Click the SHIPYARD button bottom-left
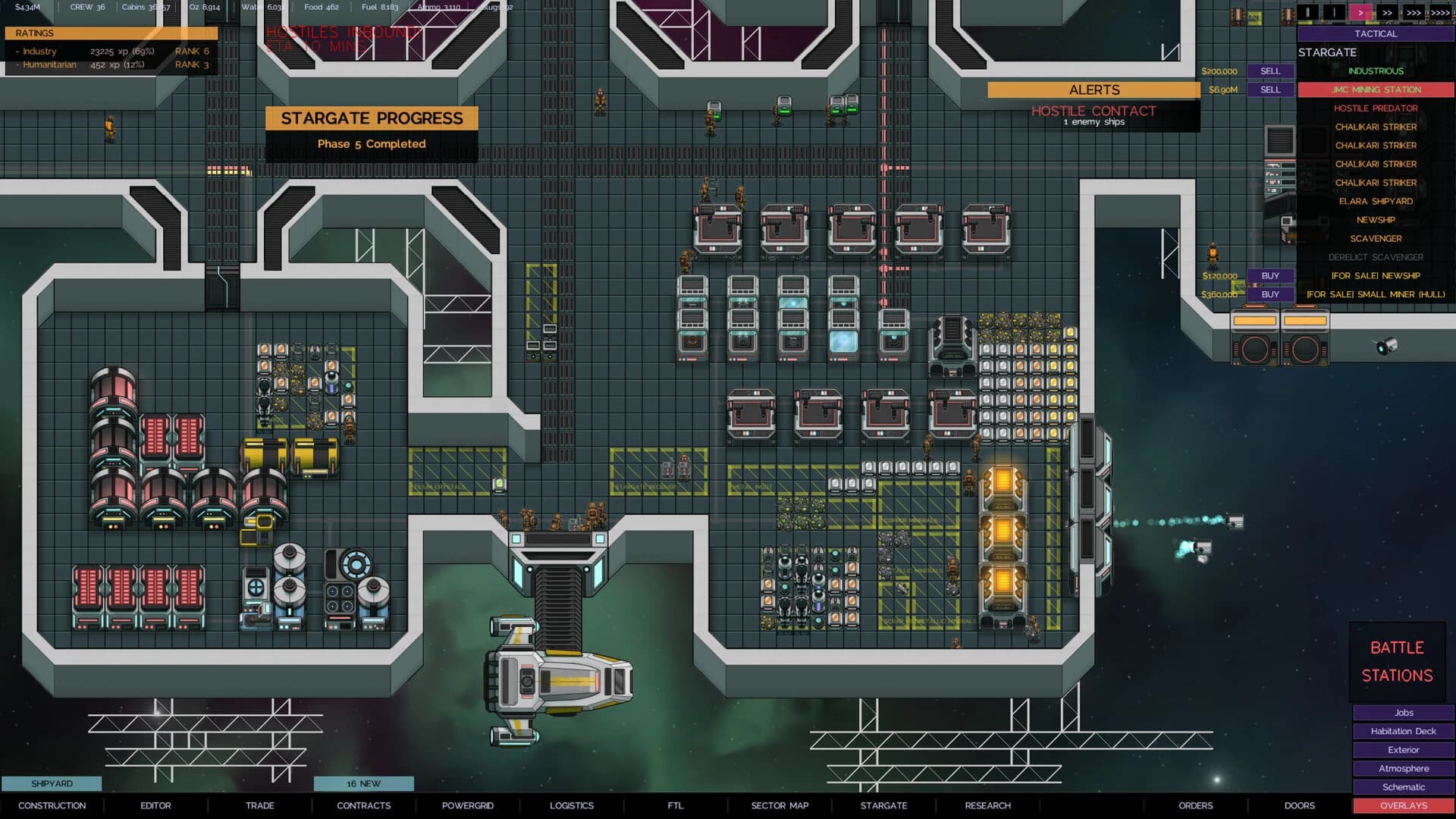This screenshot has height=819, width=1456. click(x=51, y=783)
